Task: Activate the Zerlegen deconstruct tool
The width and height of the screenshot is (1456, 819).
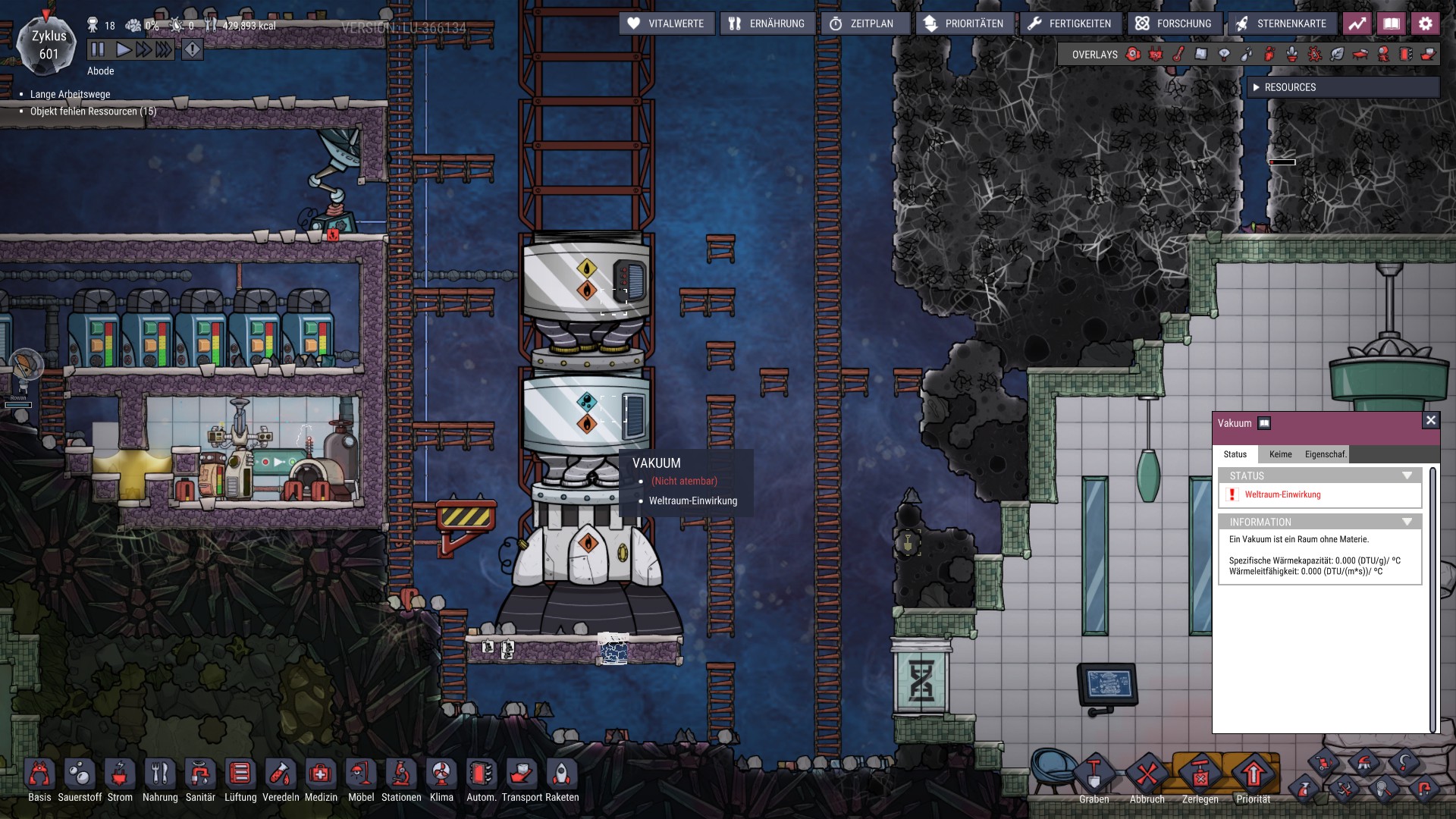Action: [x=1200, y=777]
